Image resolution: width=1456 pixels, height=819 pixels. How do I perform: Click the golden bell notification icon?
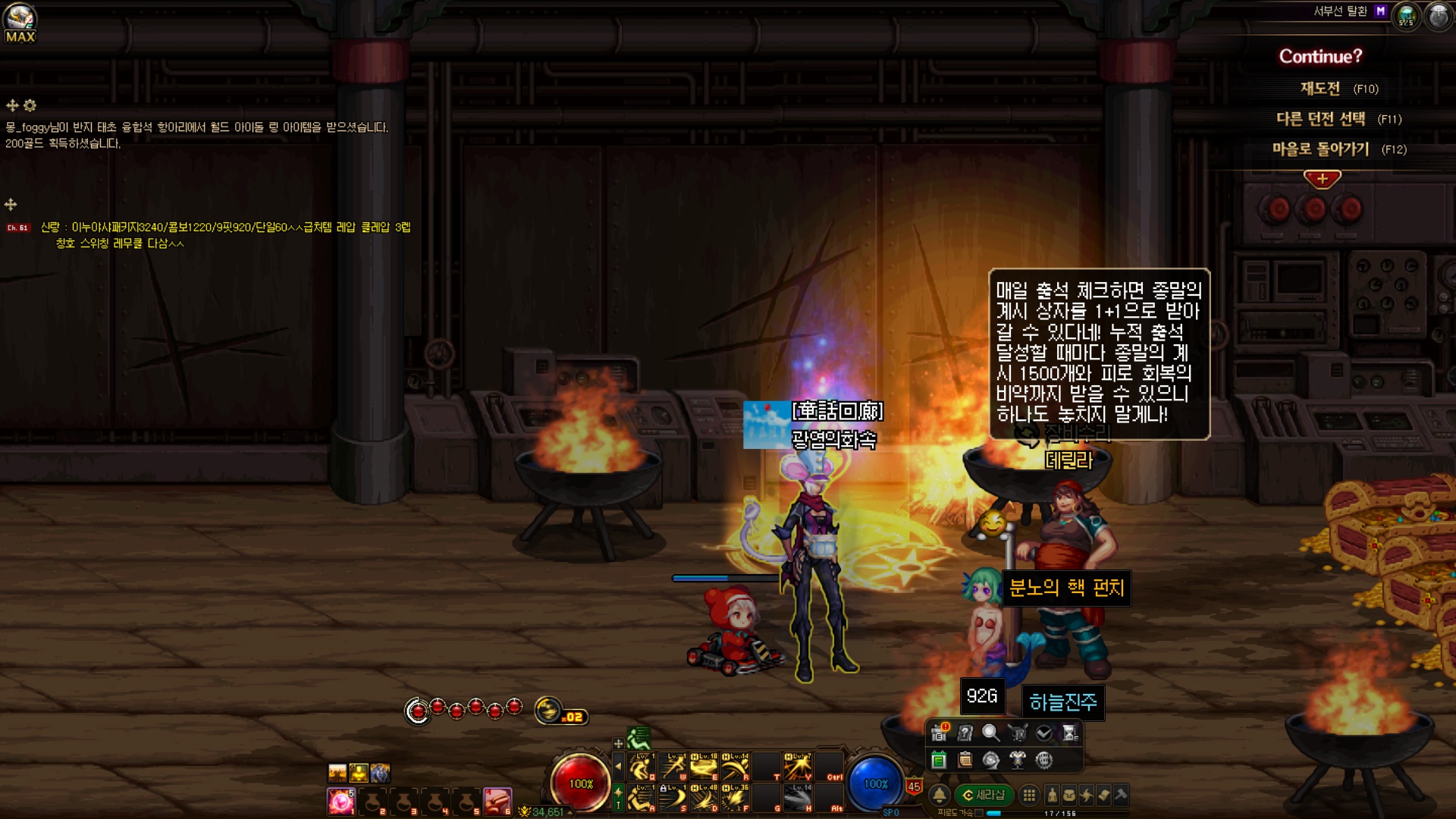coord(940,795)
